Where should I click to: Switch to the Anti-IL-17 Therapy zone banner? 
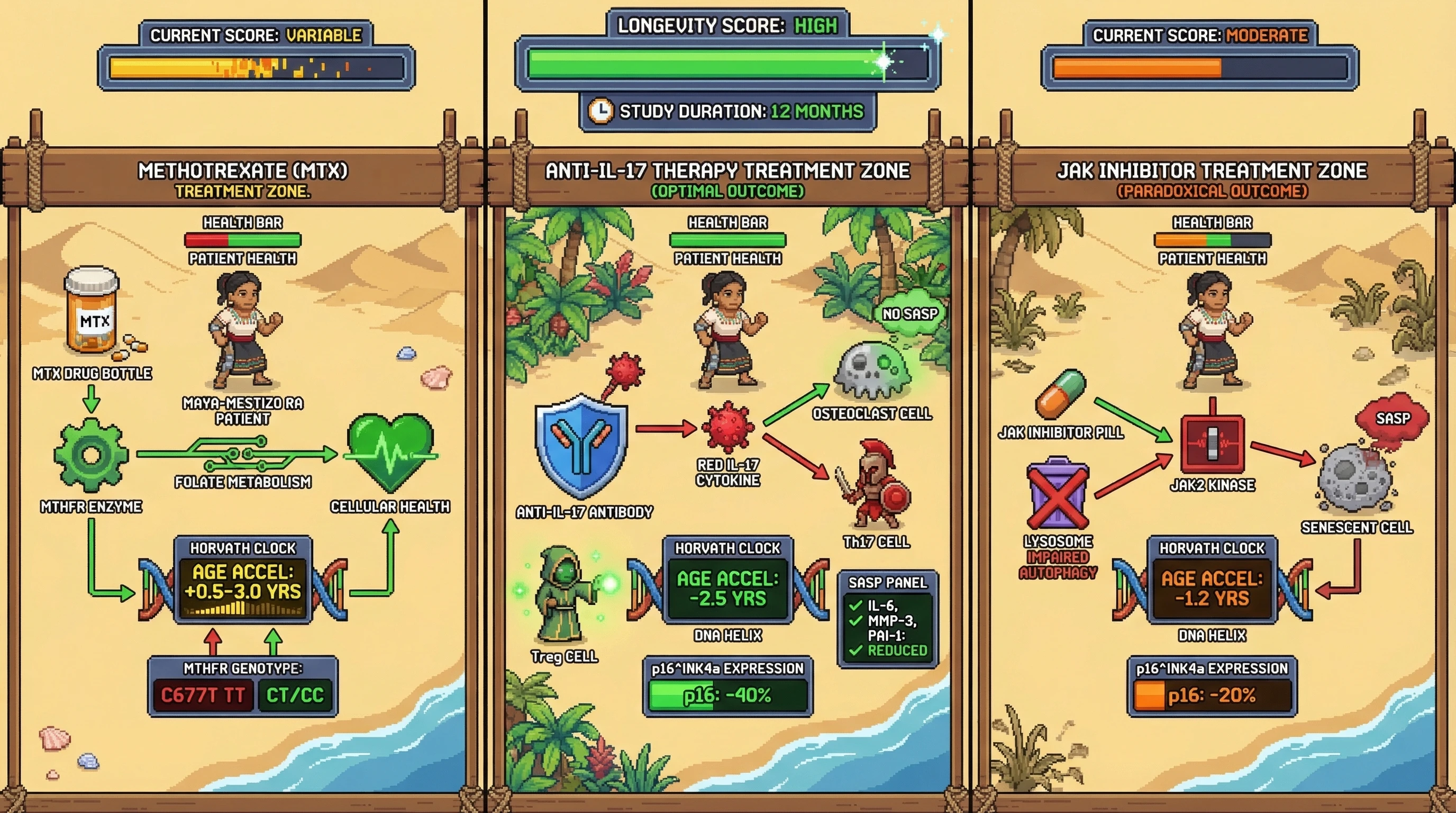point(727,179)
